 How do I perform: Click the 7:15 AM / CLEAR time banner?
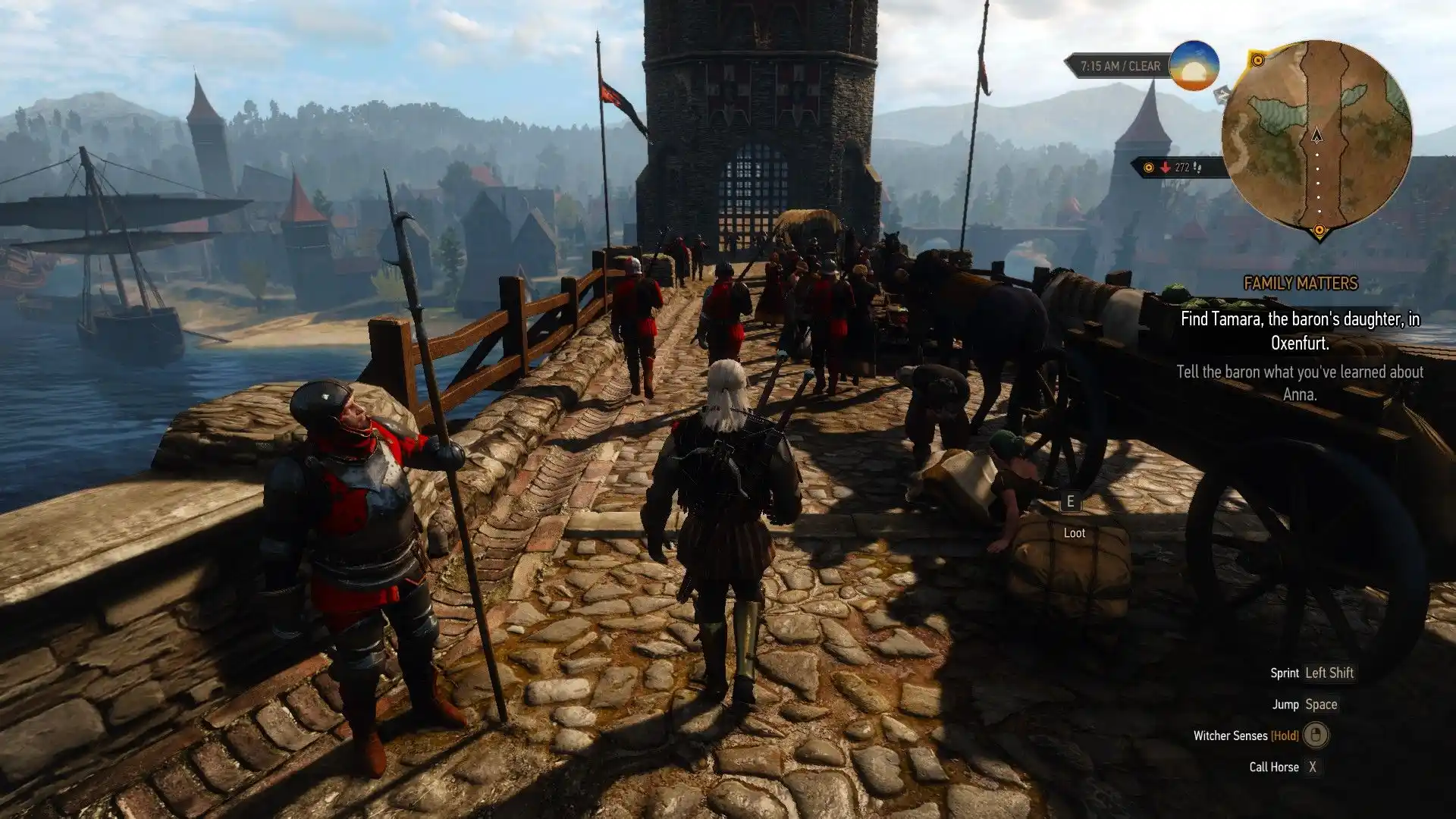(1121, 66)
